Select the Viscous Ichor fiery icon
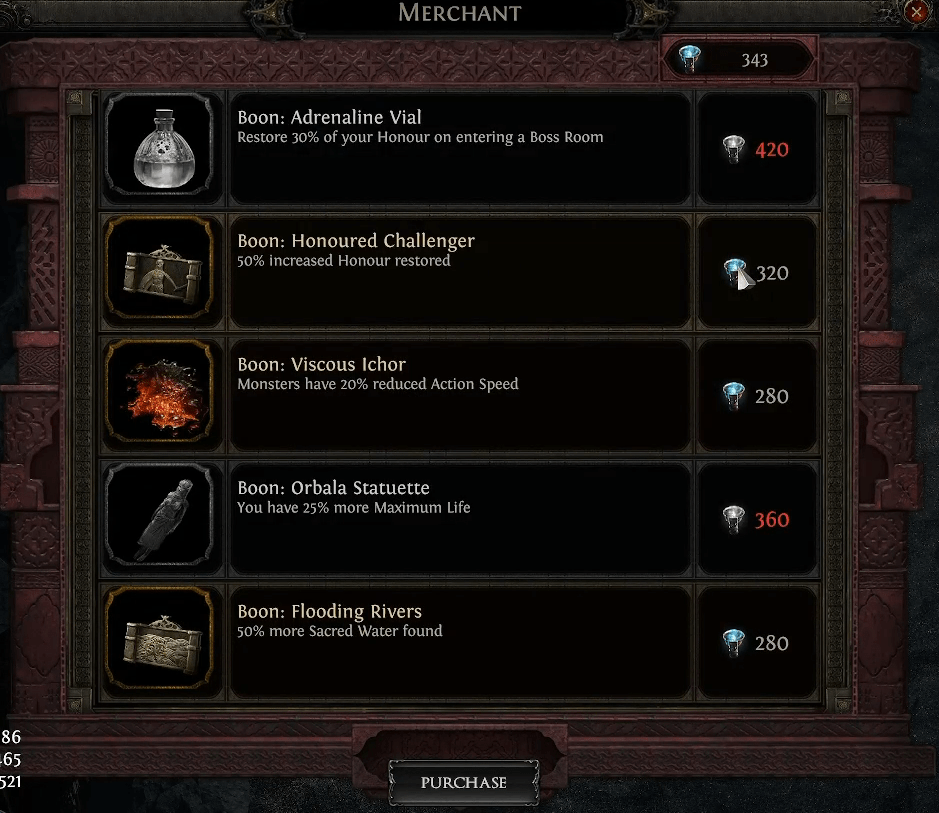Screen dimensions: 939x813 click(x=160, y=395)
